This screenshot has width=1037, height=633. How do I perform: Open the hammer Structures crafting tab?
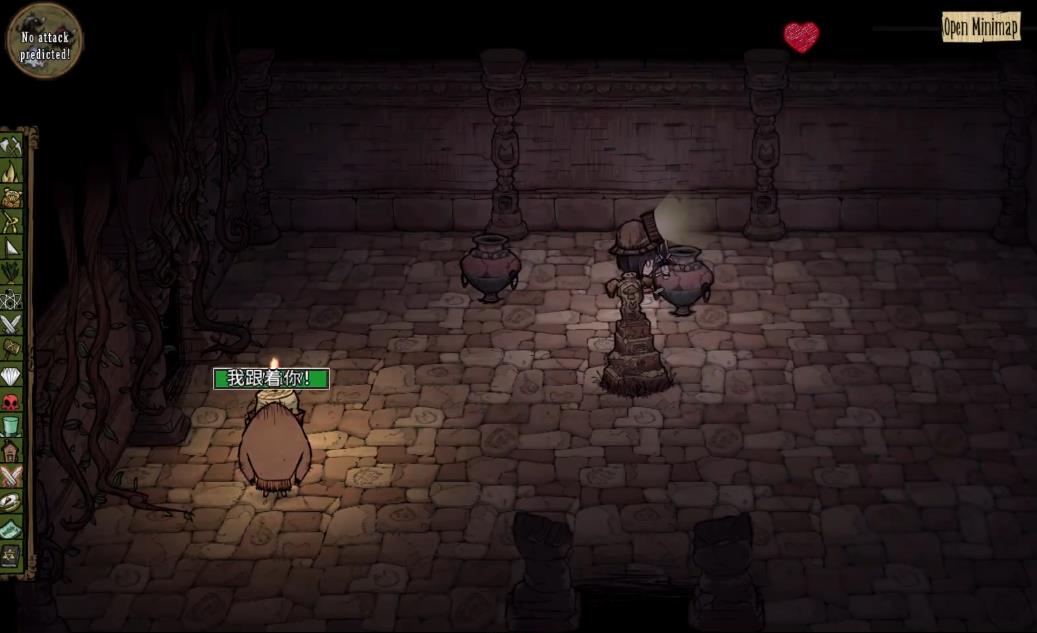[11, 348]
